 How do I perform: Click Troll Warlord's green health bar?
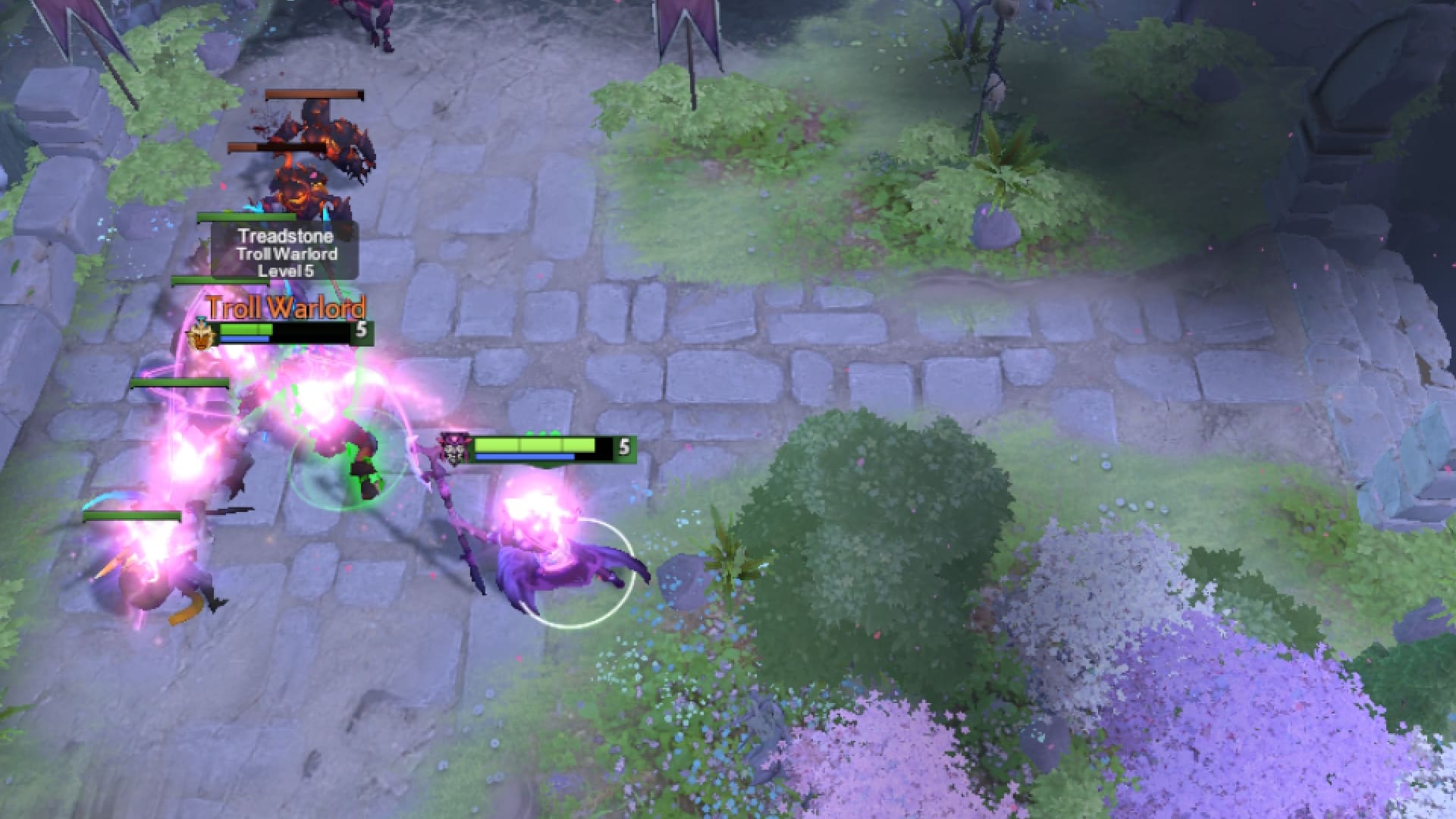point(246,330)
